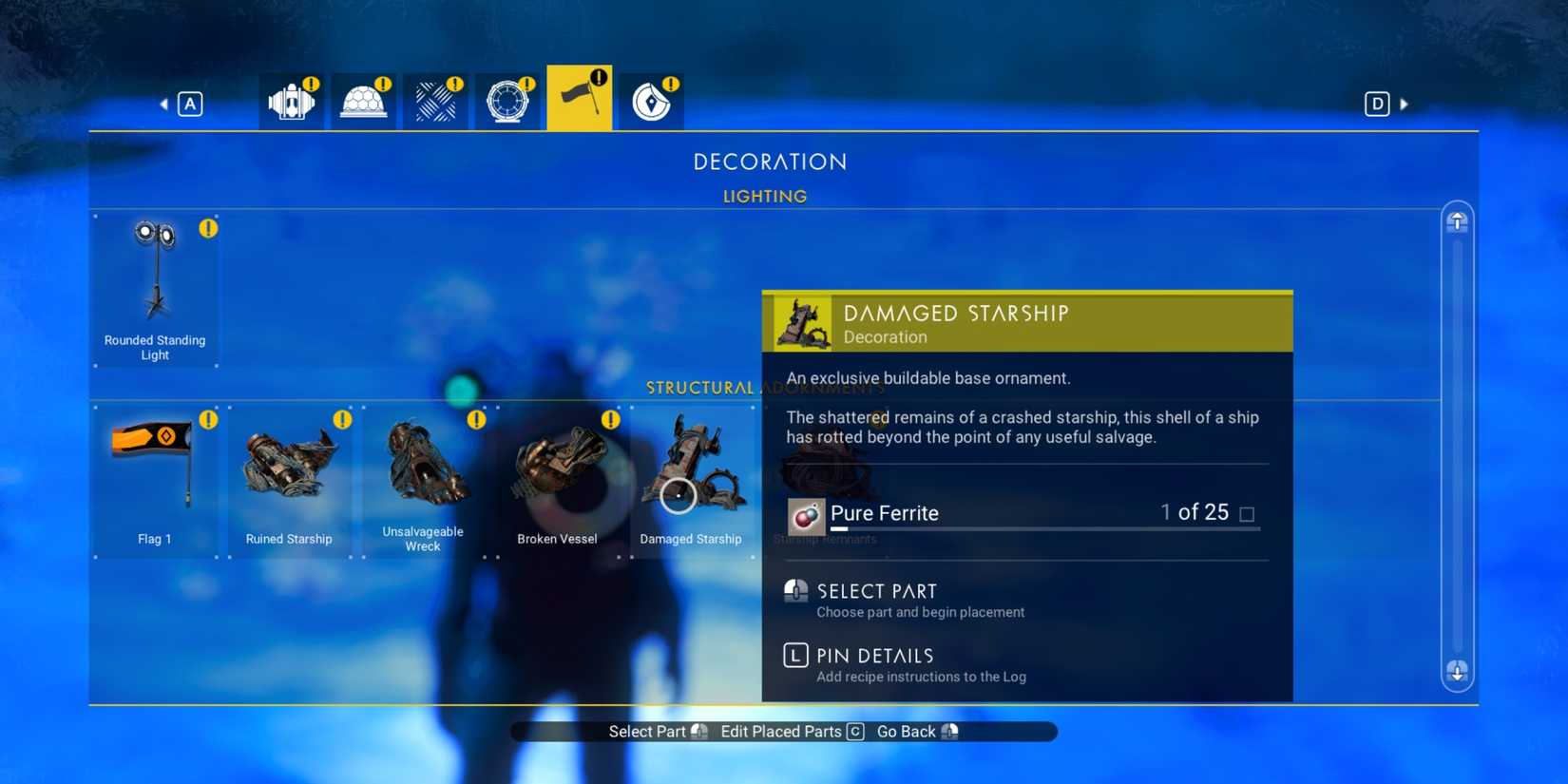Screen dimensions: 1568x784
Task: Click Go Back at the bottom bar
Action: pos(905,731)
